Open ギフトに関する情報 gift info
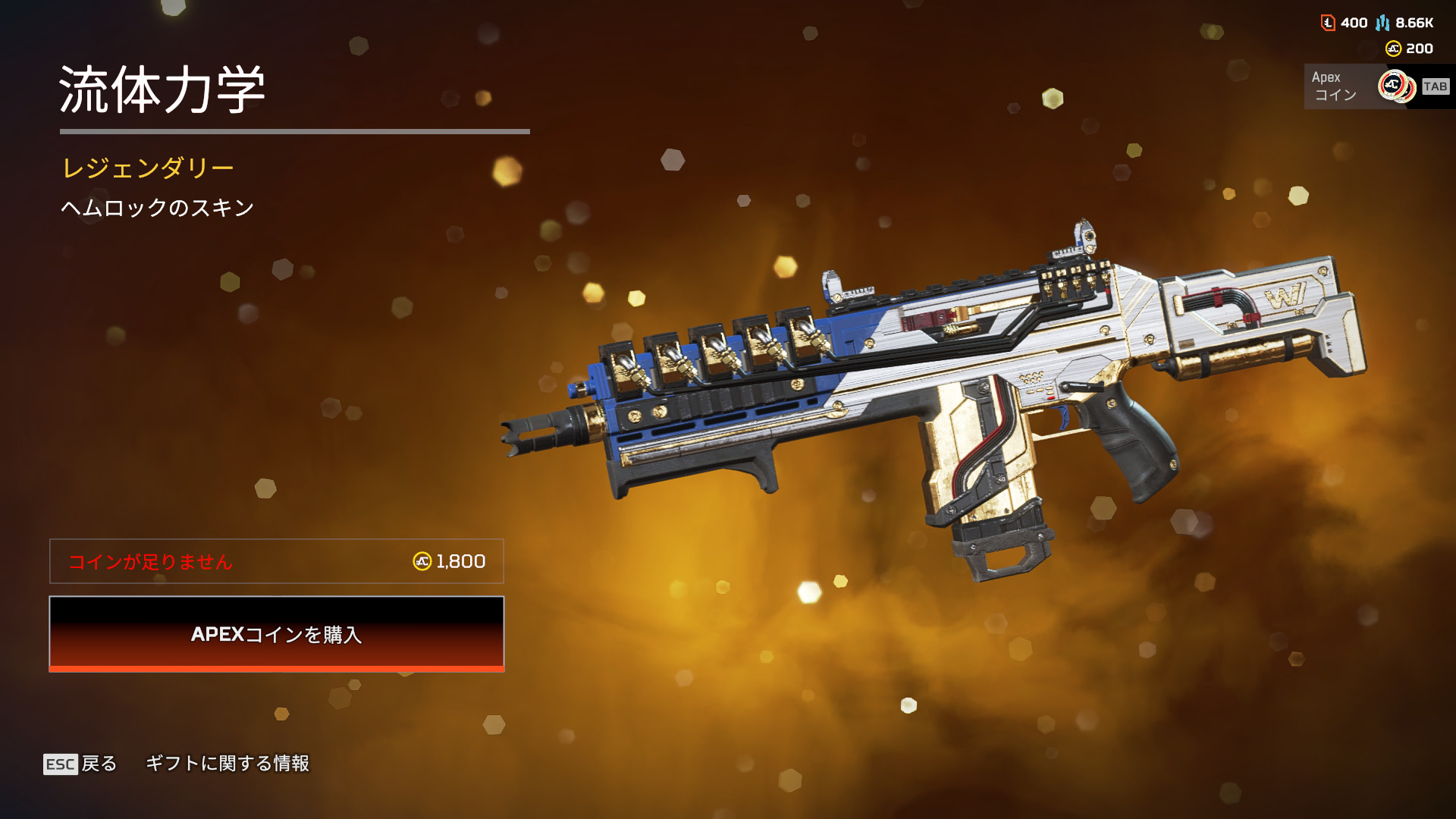Image resolution: width=1456 pixels, height=819 pixels. click(x=227, y=764)
